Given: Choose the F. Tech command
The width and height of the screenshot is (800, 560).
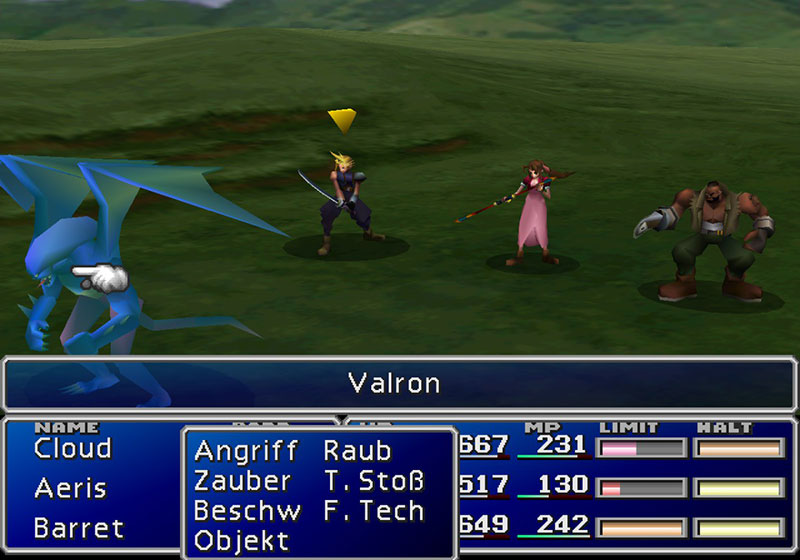Looking at the screenshot, I should coord(374,511).
